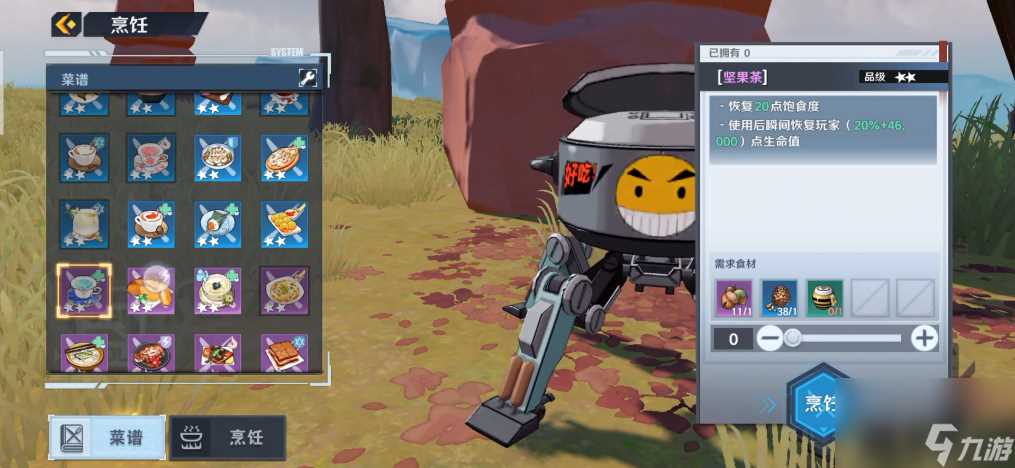Viewport: 1015px width, 468px height.
Task: Click the quantity slider track
Action: 847,339
